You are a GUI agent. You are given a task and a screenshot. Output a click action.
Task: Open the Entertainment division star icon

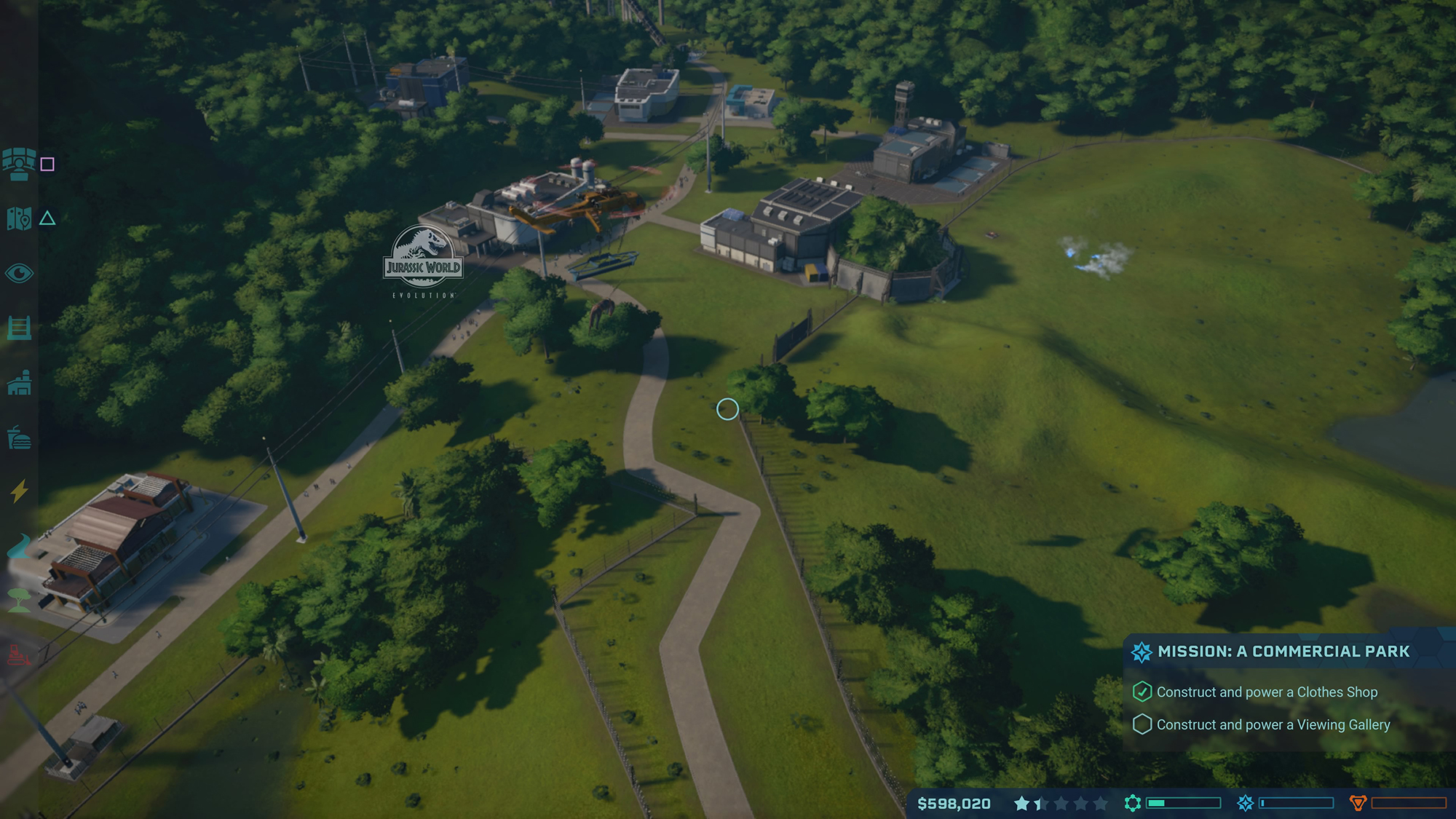1245,803
